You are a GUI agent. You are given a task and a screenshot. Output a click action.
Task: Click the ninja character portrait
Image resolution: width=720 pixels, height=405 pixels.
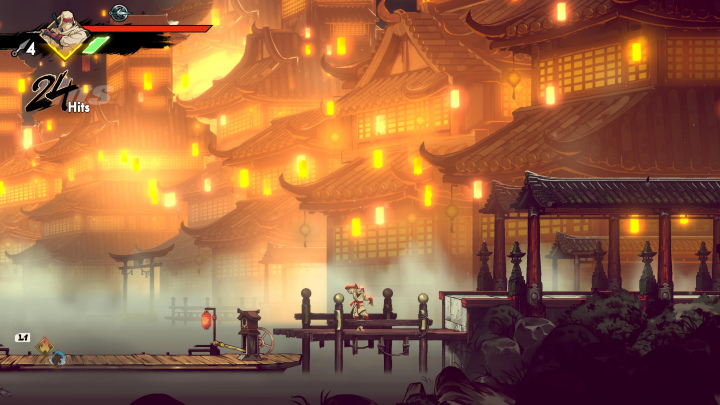click(x=65, y=33)
